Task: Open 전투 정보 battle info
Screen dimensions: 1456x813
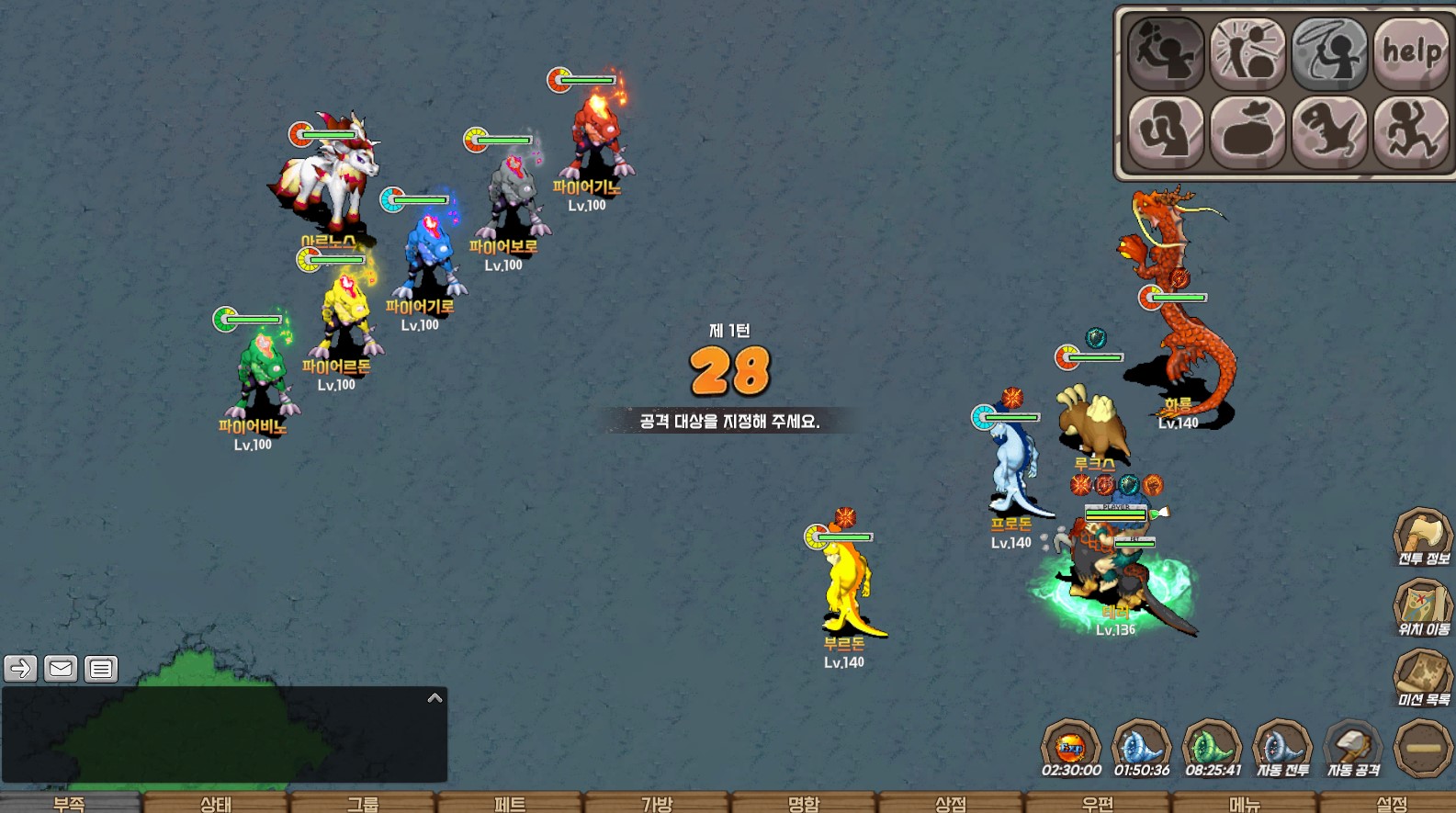Action: [x=1423, y=537]
